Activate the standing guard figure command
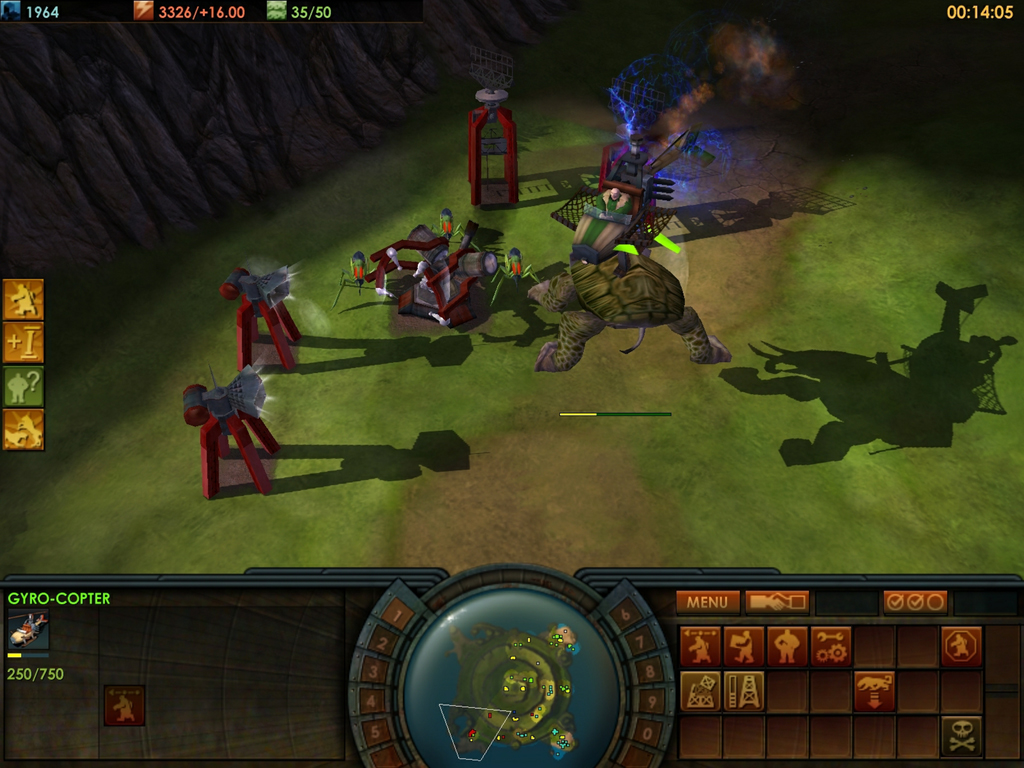Screen dimensions: 1024x768 pyautogui.click(x=787, y=647)
